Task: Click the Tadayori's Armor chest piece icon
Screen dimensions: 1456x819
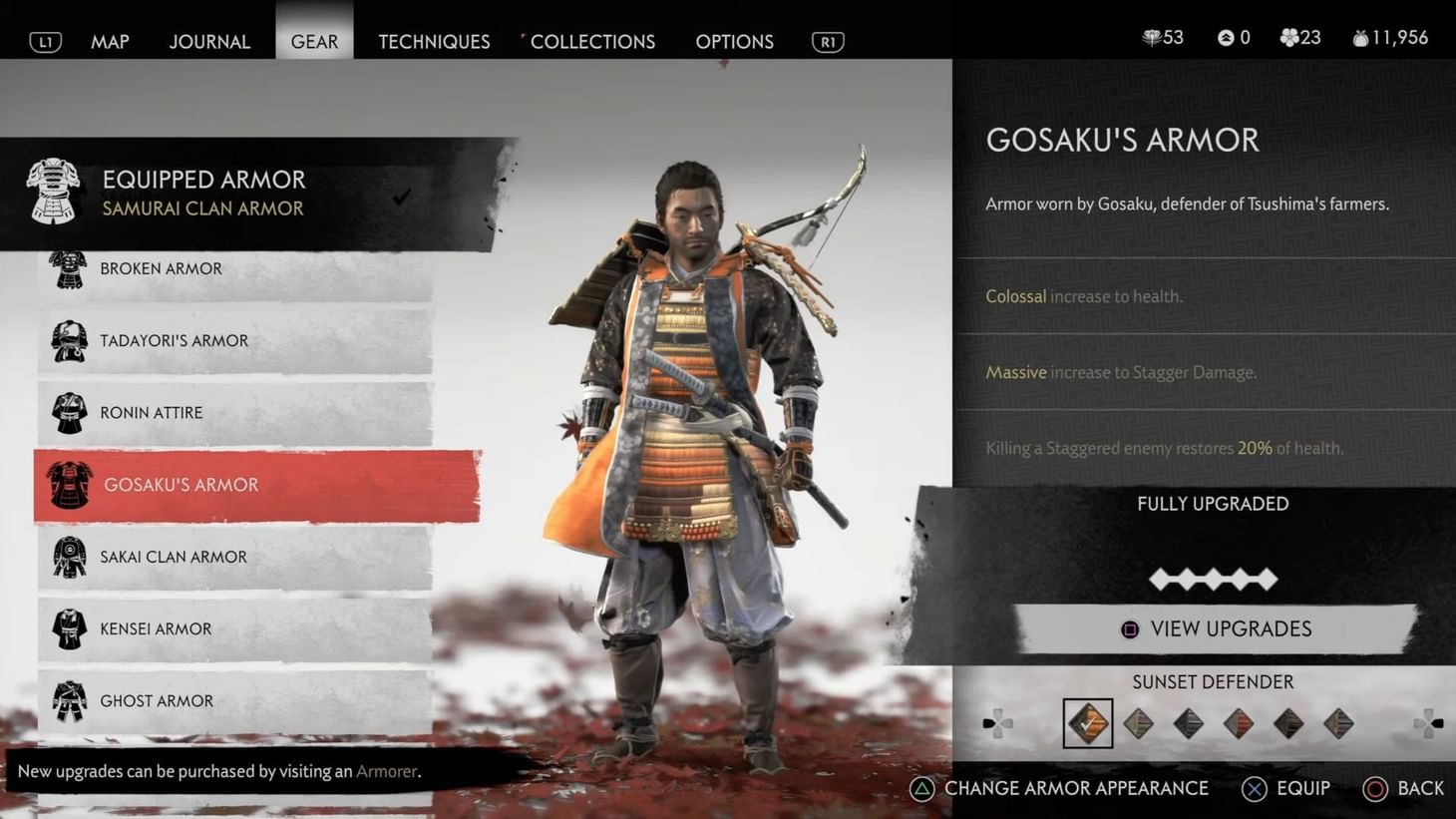Action: [68, 340]
